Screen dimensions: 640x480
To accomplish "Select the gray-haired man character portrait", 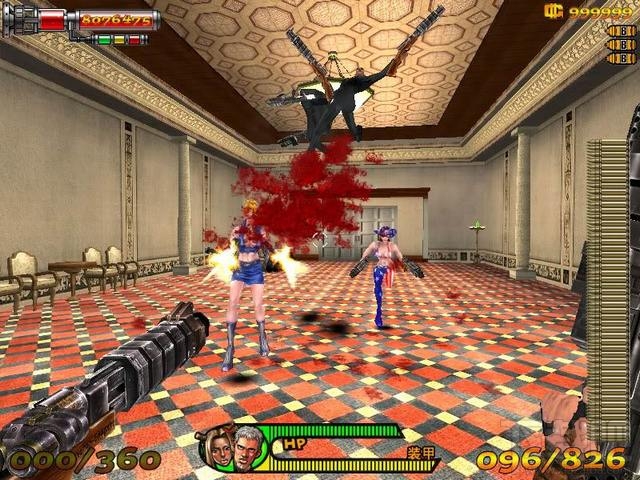I will pyautogui.click(x=247, y=447).
